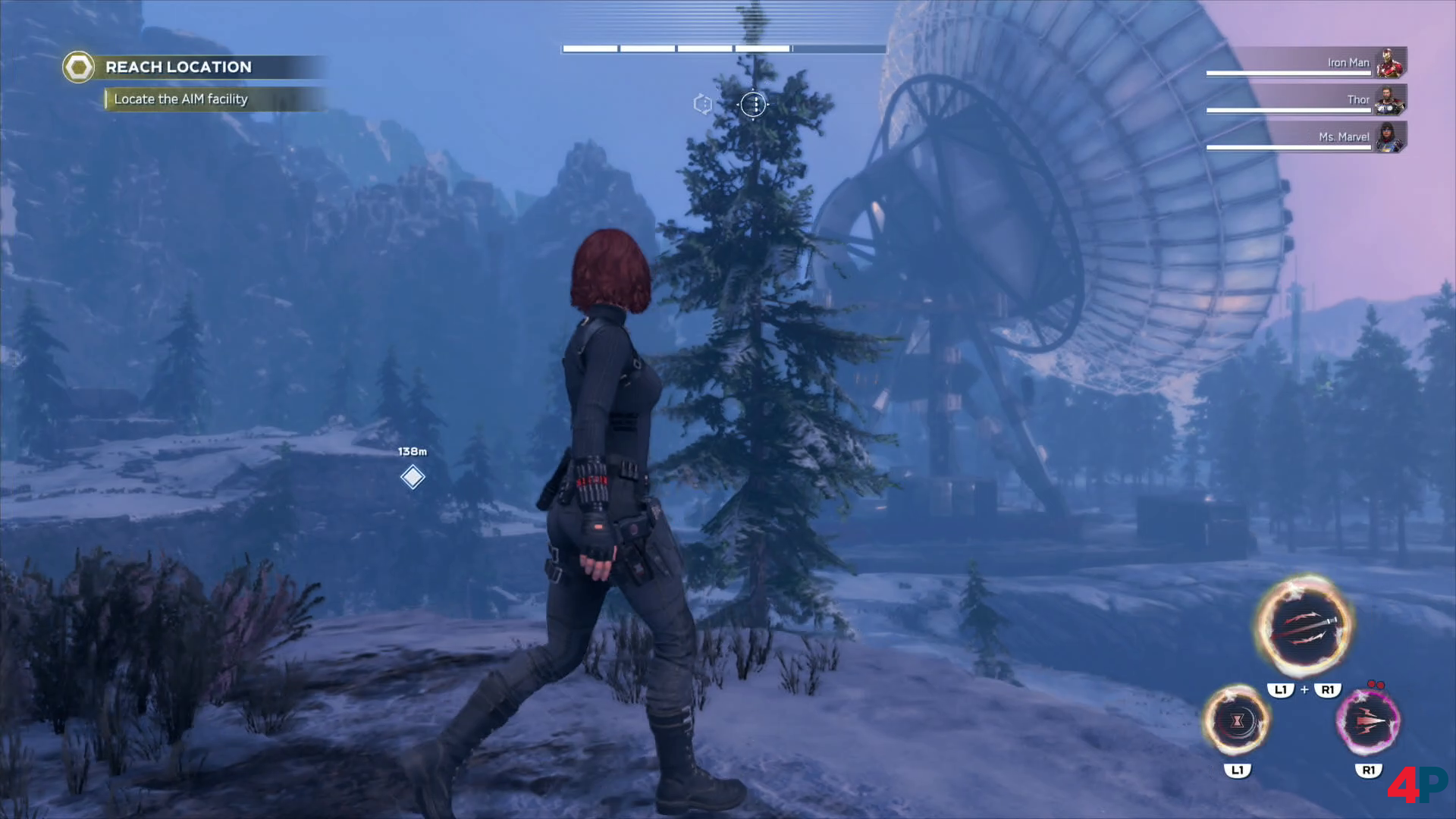Click the hexagonal mission objective icon
Screen dimensions: 1456x819
coord(79,67)
